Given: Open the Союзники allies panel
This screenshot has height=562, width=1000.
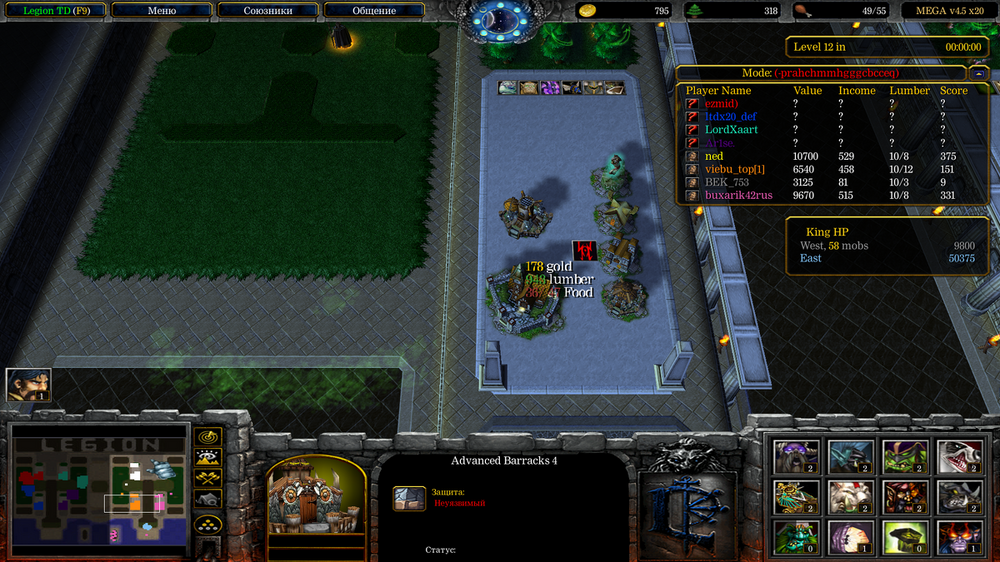Looking at the screenshot, I should point(267,11).
